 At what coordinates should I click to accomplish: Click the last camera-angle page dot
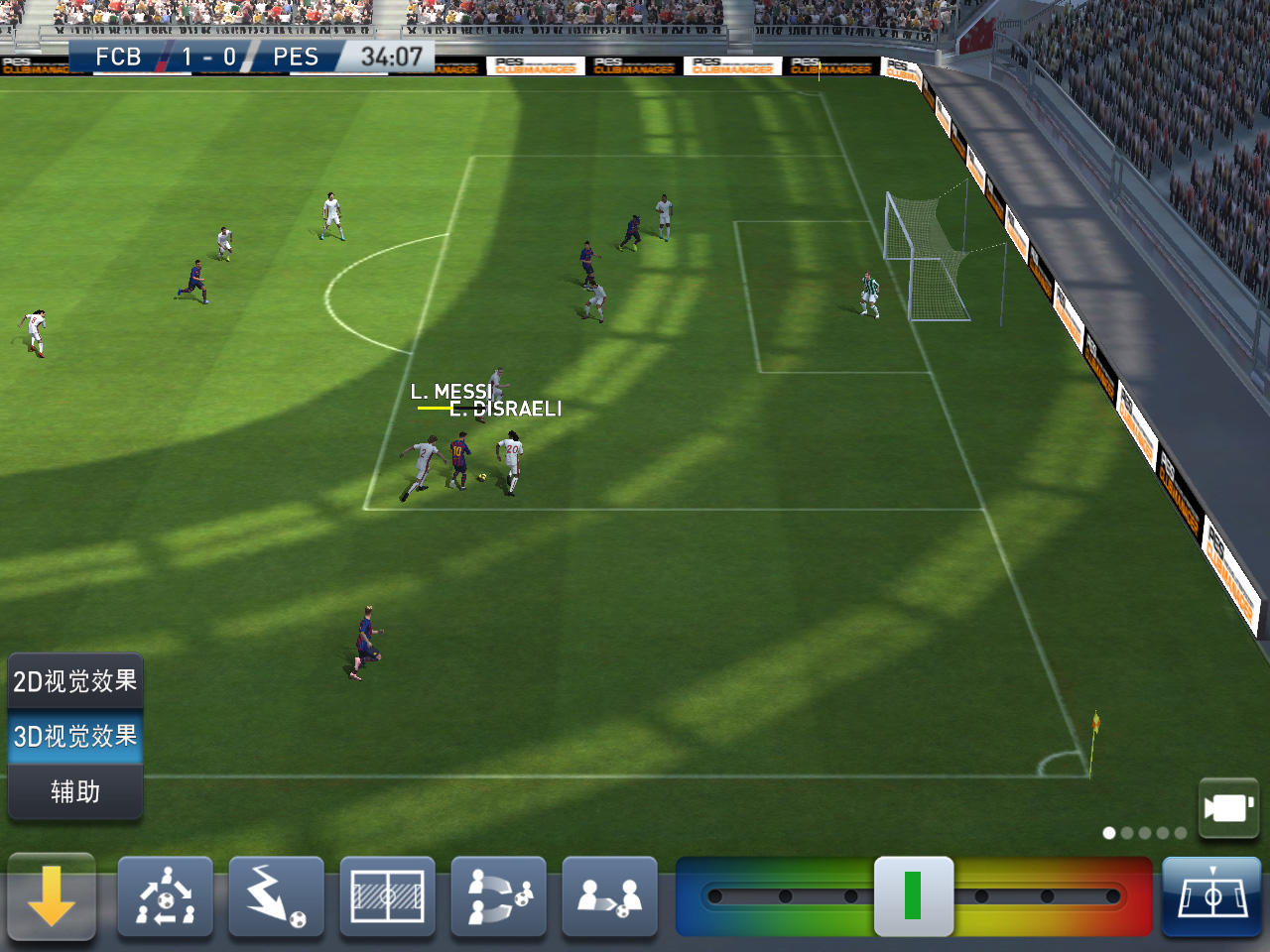pyautogui.click(x=1180, y=833)
